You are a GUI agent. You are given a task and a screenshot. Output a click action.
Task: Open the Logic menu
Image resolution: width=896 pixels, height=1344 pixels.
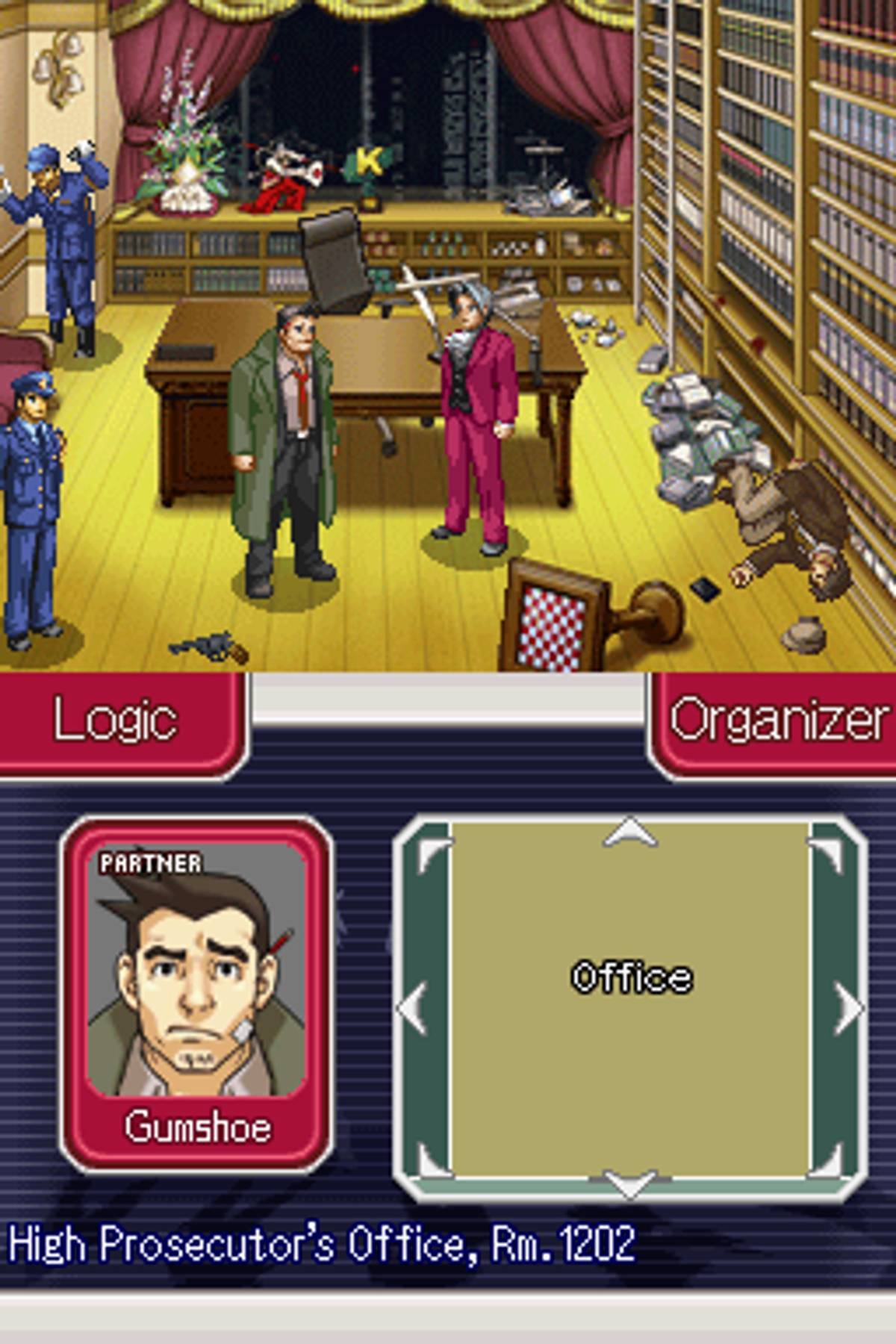point(116,721)
